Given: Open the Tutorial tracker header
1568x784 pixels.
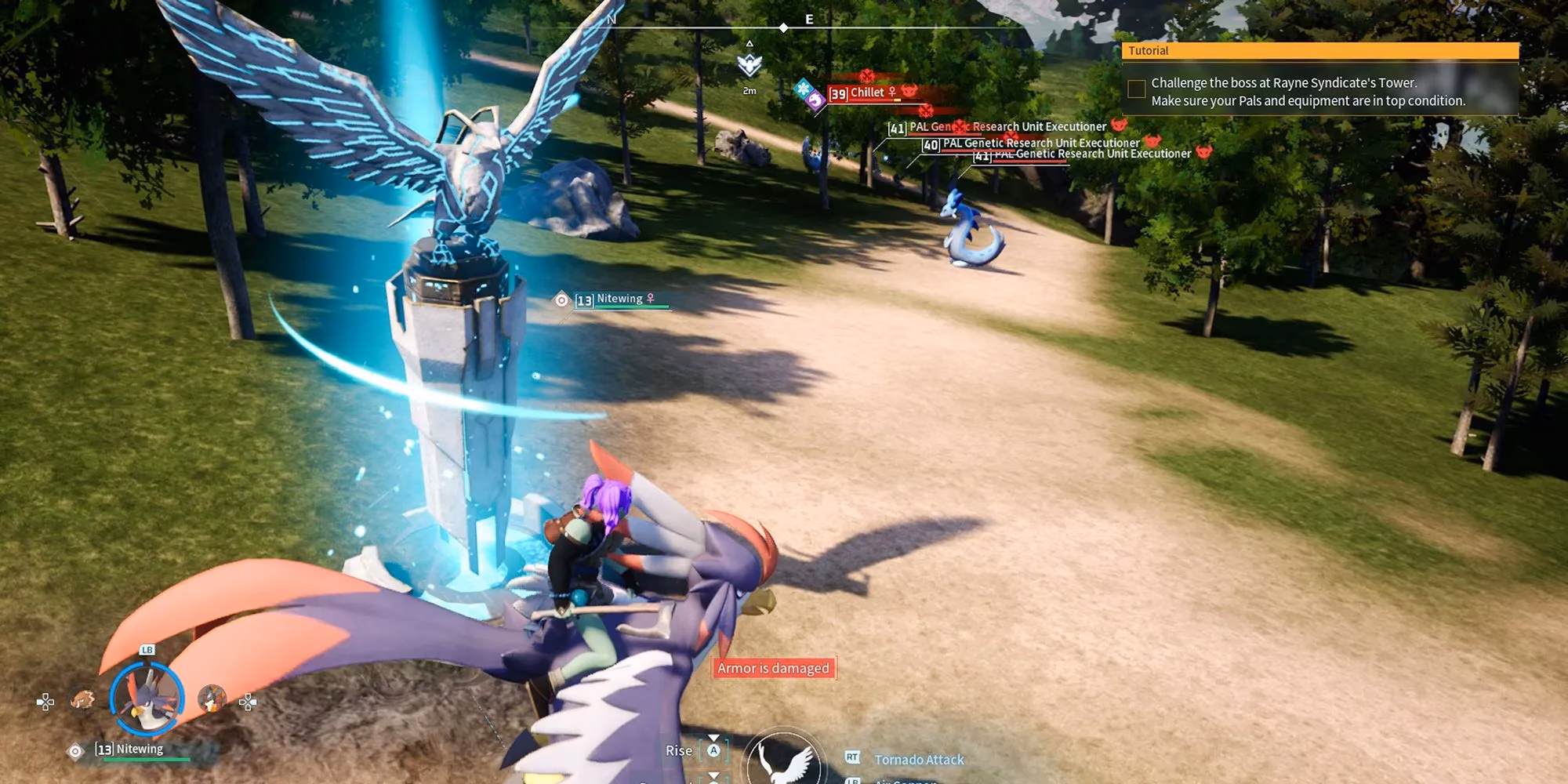Looking at the screenshot, I should (1320, 51).
